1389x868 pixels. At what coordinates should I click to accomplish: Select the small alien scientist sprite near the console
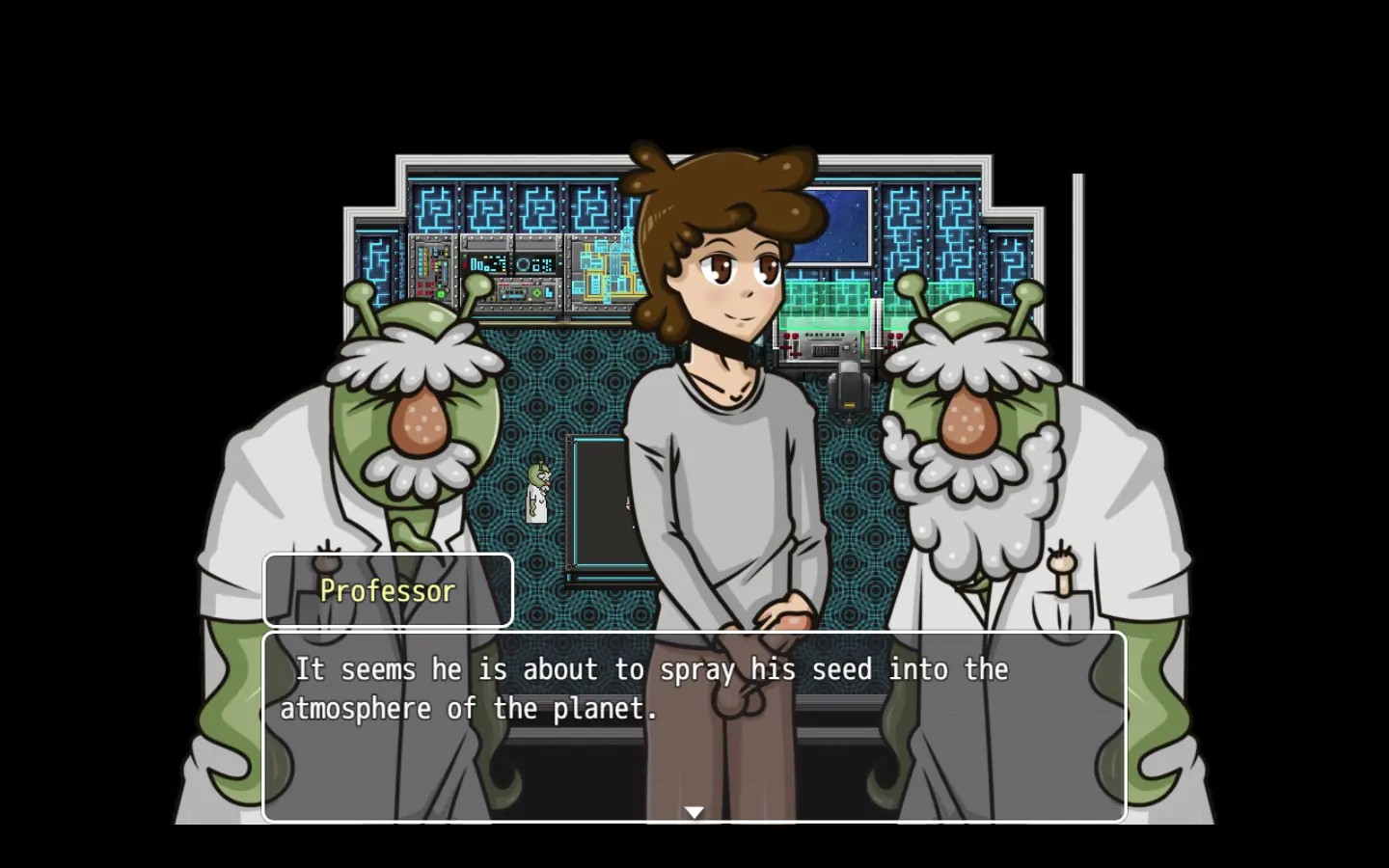click(536, 492)
